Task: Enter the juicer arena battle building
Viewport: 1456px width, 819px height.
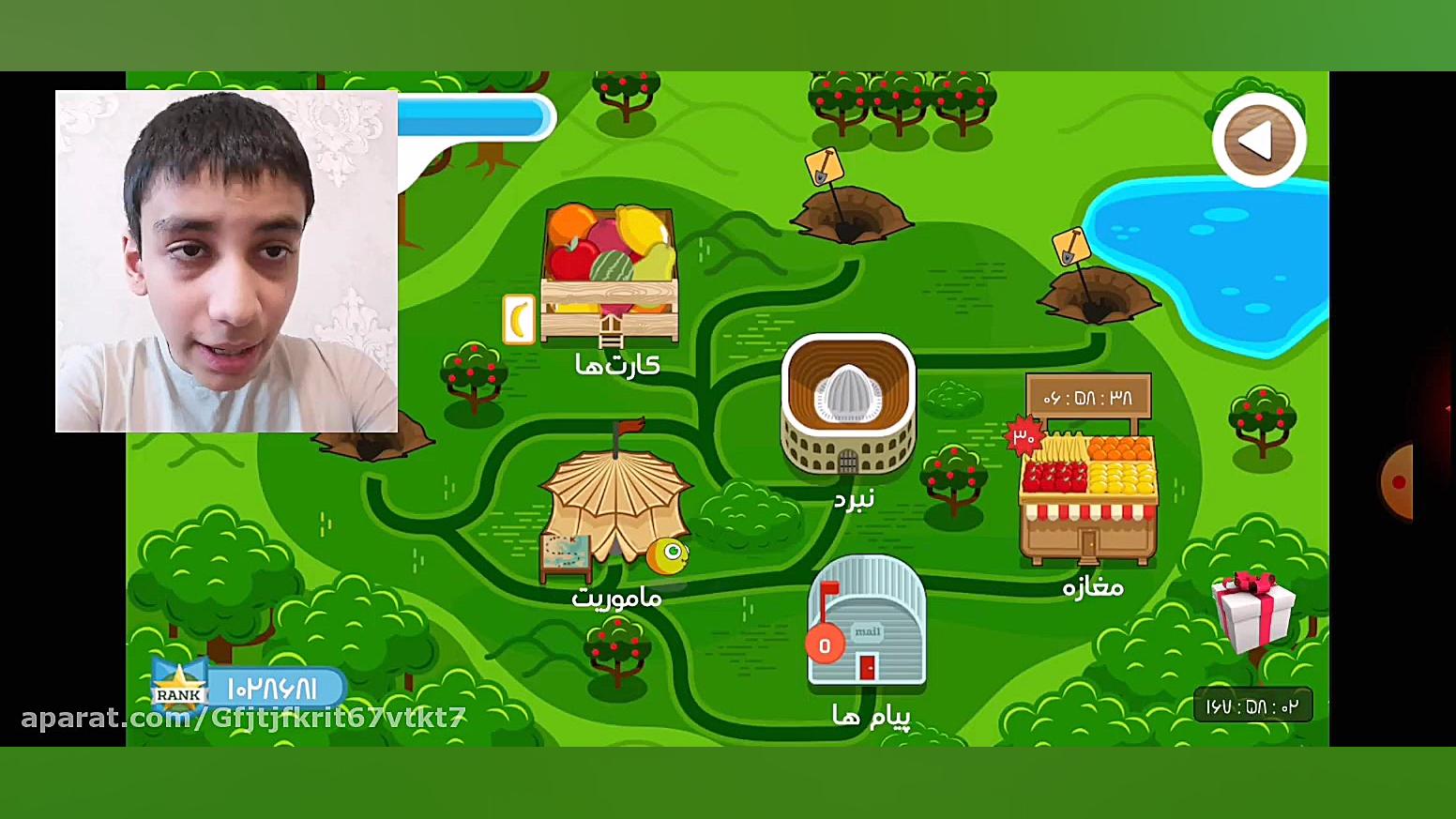Action: [x=848, y=405]
